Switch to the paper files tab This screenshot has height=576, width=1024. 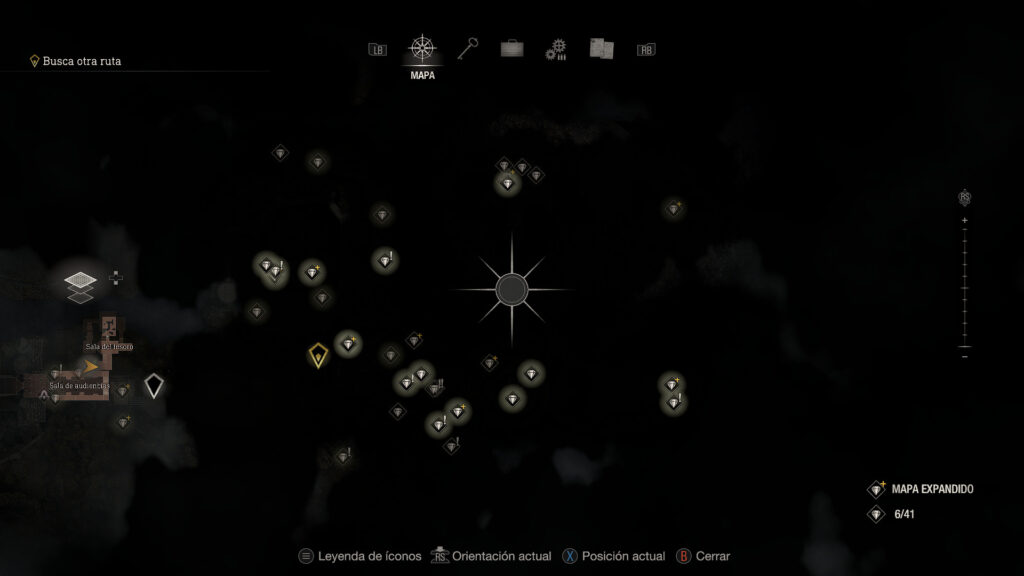click(x=601, y=48)
